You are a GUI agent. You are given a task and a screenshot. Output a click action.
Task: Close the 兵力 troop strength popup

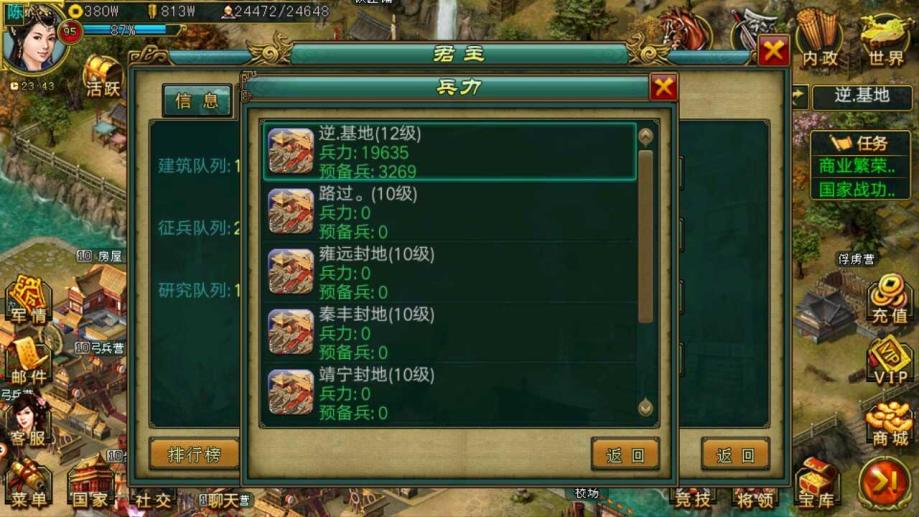(663, 88)
